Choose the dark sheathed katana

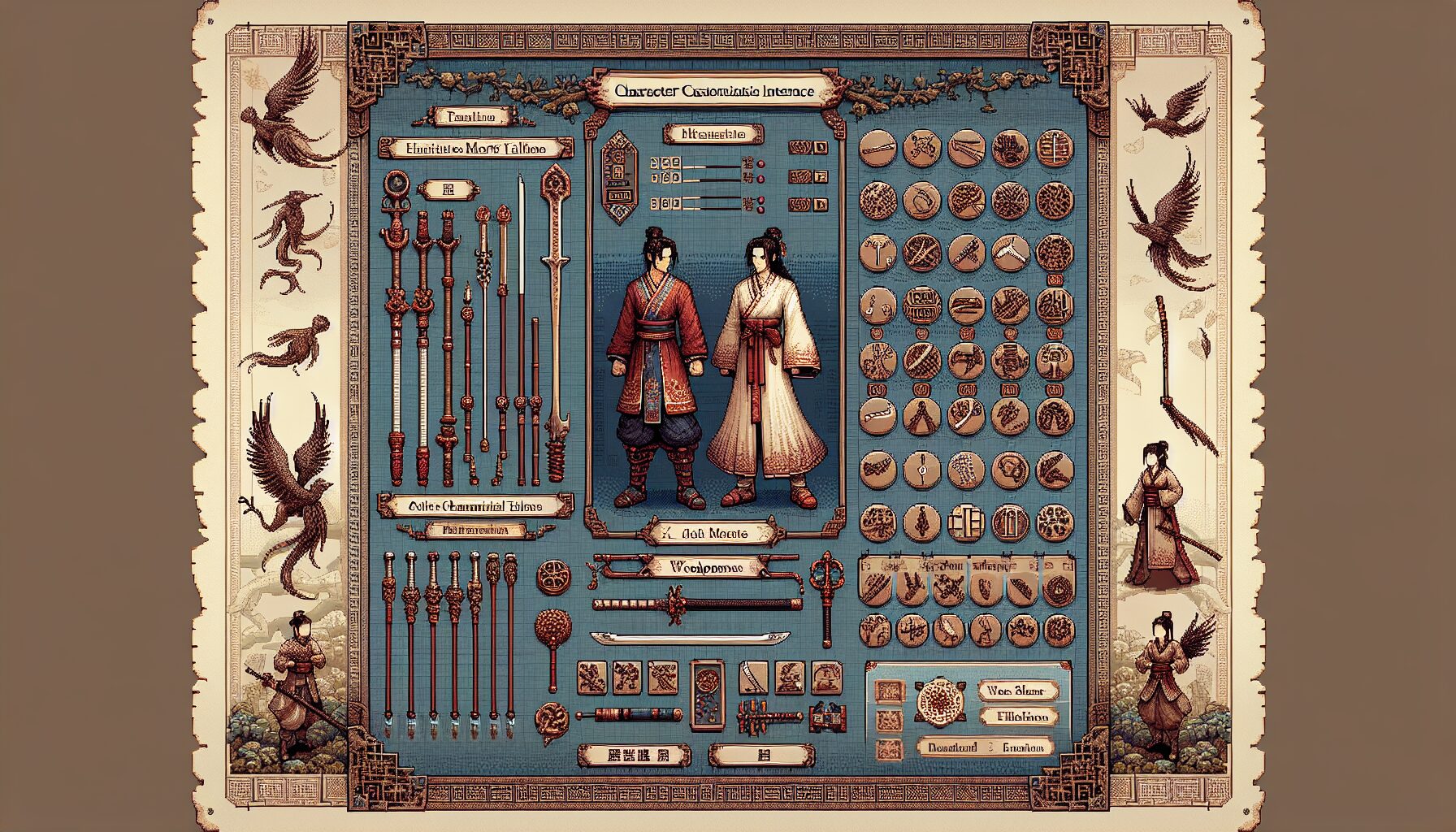click(696, 604)
